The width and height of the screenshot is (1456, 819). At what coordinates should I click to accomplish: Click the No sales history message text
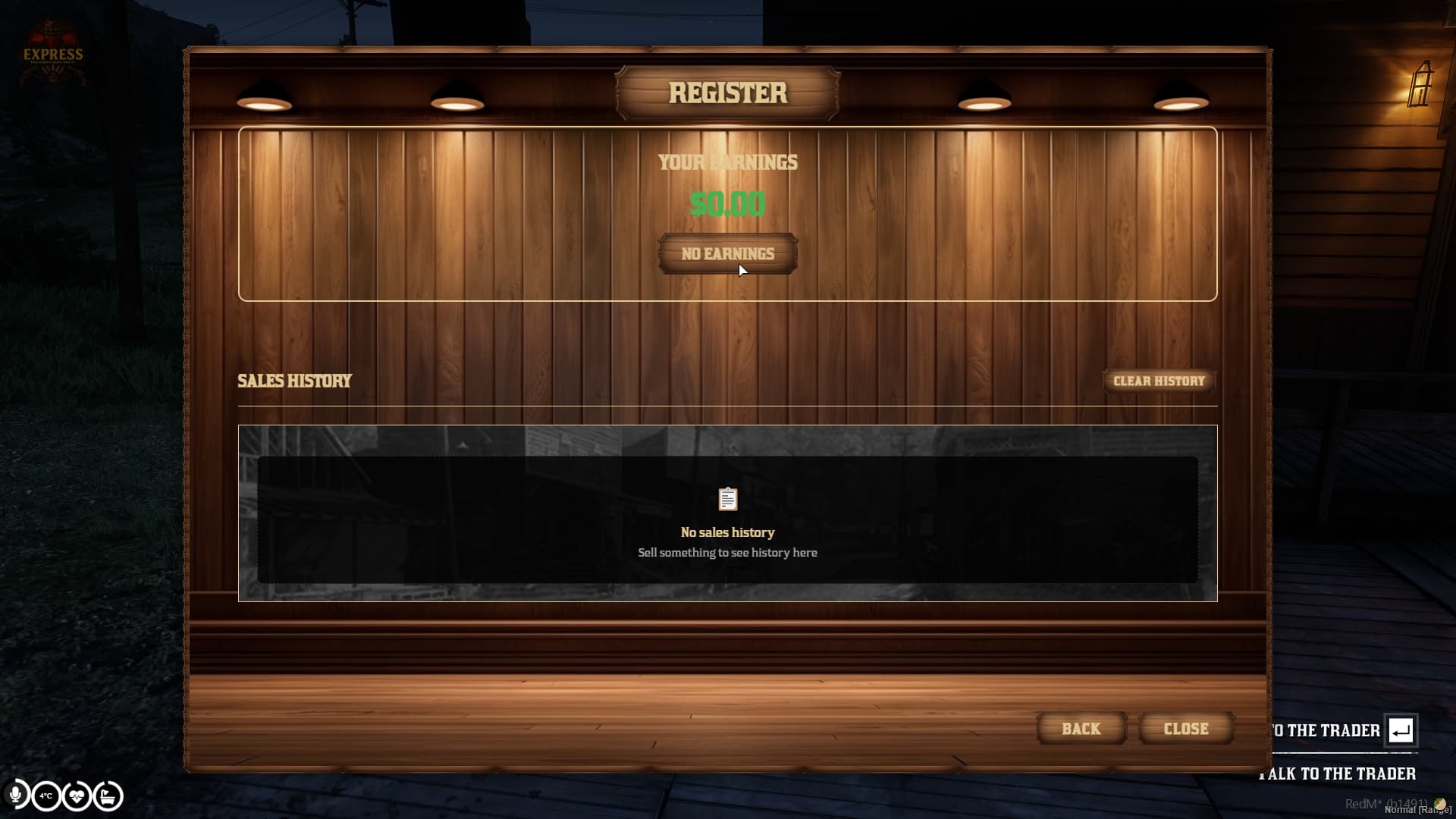click(x=727, y=532)
